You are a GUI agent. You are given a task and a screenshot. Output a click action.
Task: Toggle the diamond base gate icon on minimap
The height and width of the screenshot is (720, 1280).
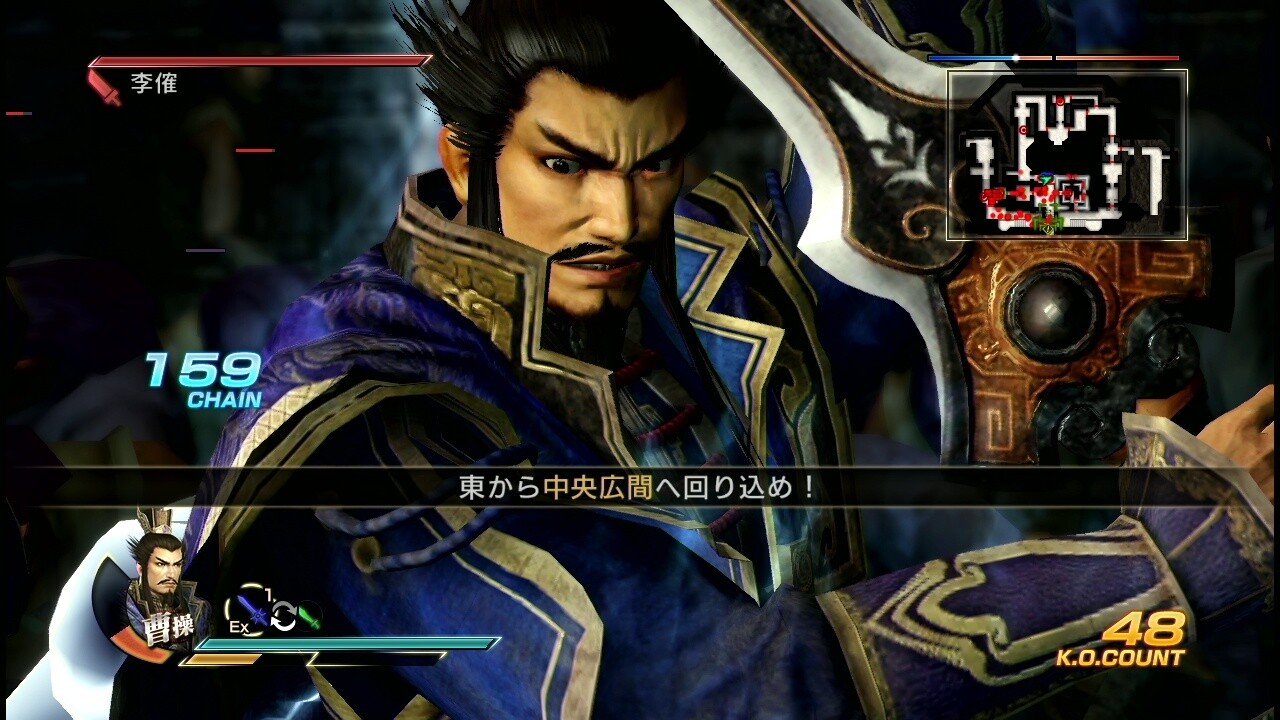click(x=1047, y=230)
